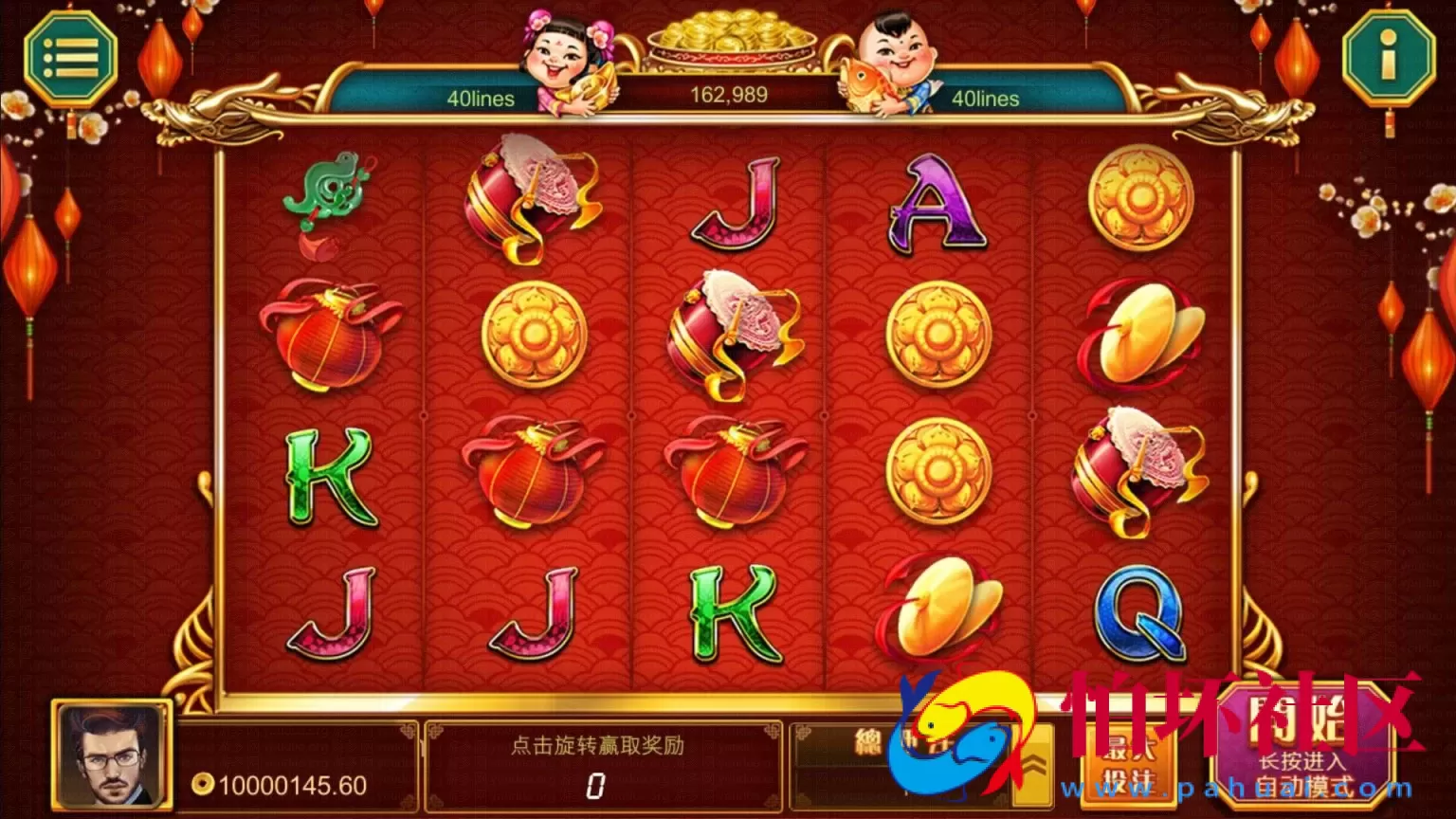
Task: Click the jackpot counter 162,989
Action: pyautogui.click(x=730, y=94)
